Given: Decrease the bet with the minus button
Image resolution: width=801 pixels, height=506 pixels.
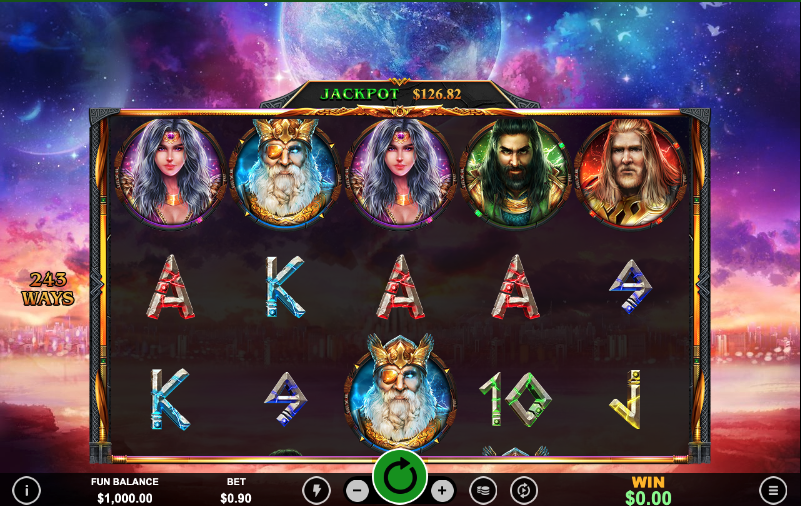Looking at the screenshot, I should tap(357, 490).
